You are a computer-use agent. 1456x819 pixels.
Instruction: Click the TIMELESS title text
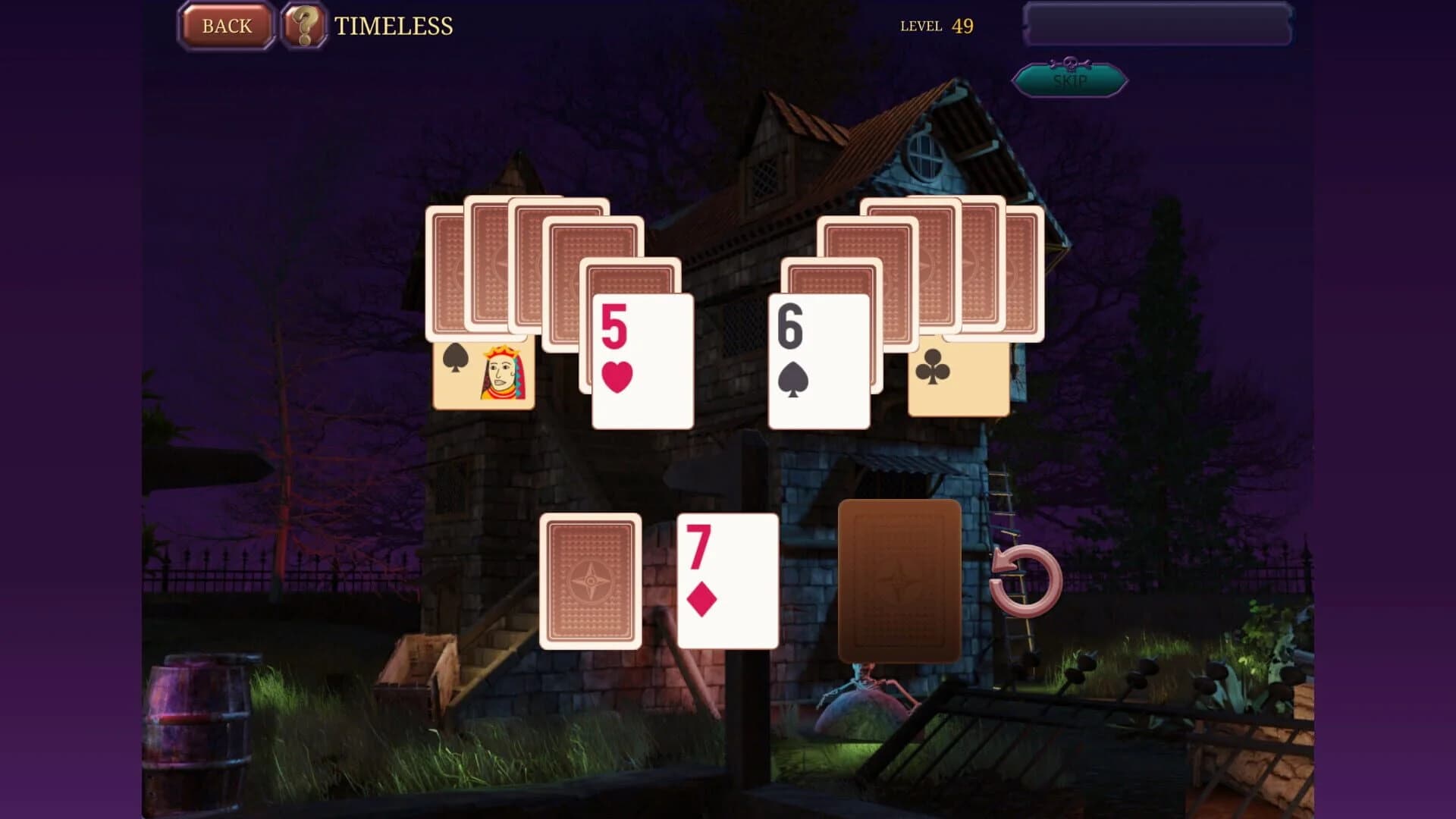(x=392, y=26)
